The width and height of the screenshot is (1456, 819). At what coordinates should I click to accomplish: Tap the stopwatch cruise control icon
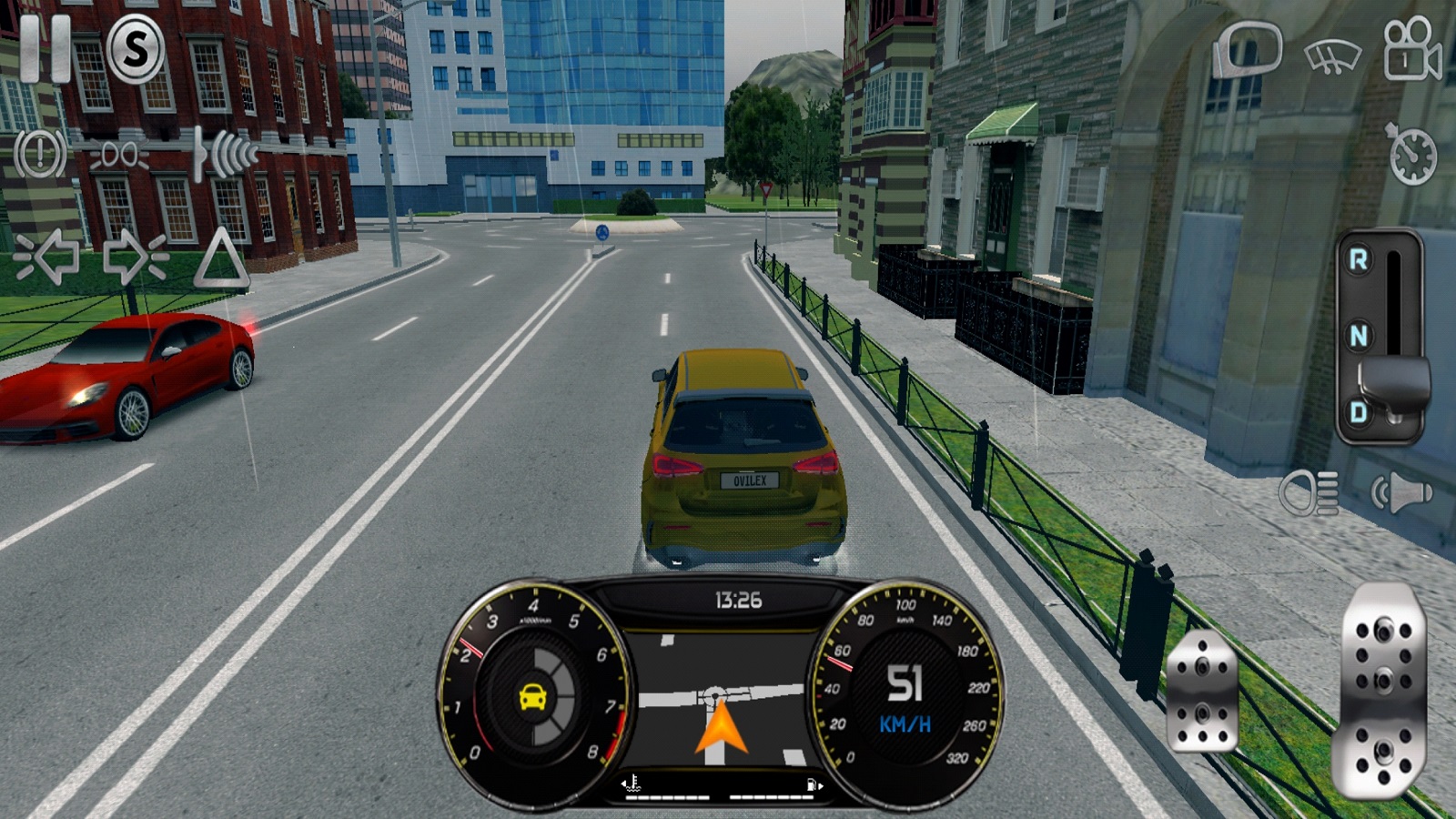click(1411, 155)
